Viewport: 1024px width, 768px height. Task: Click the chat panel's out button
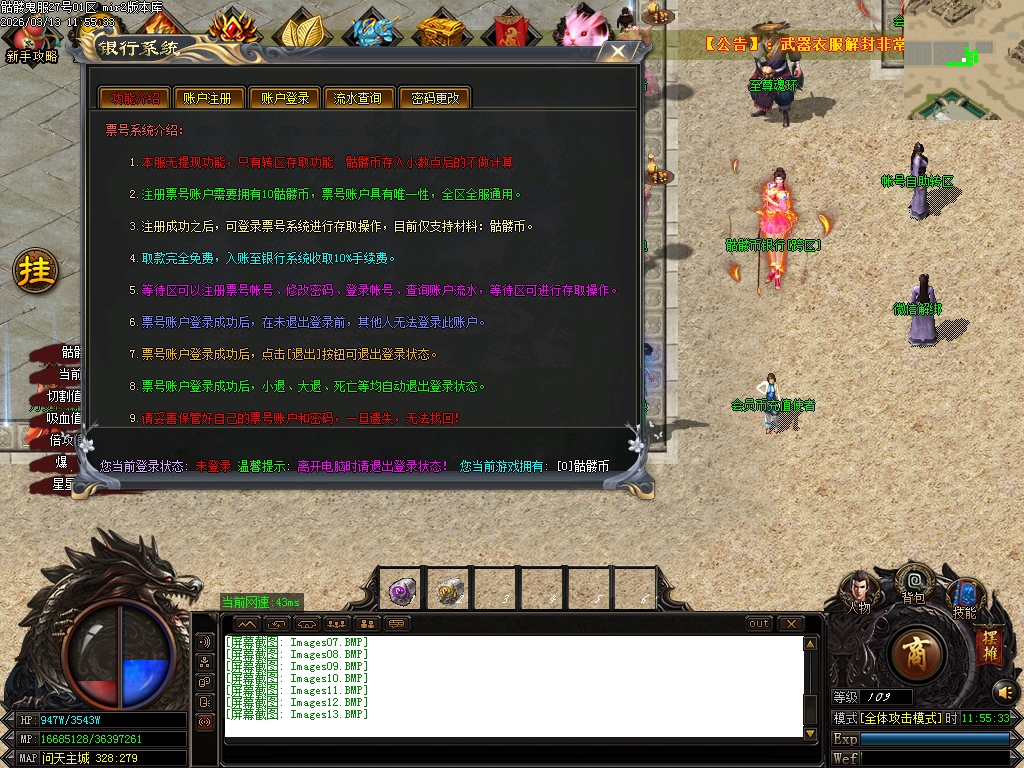(760, 624)
